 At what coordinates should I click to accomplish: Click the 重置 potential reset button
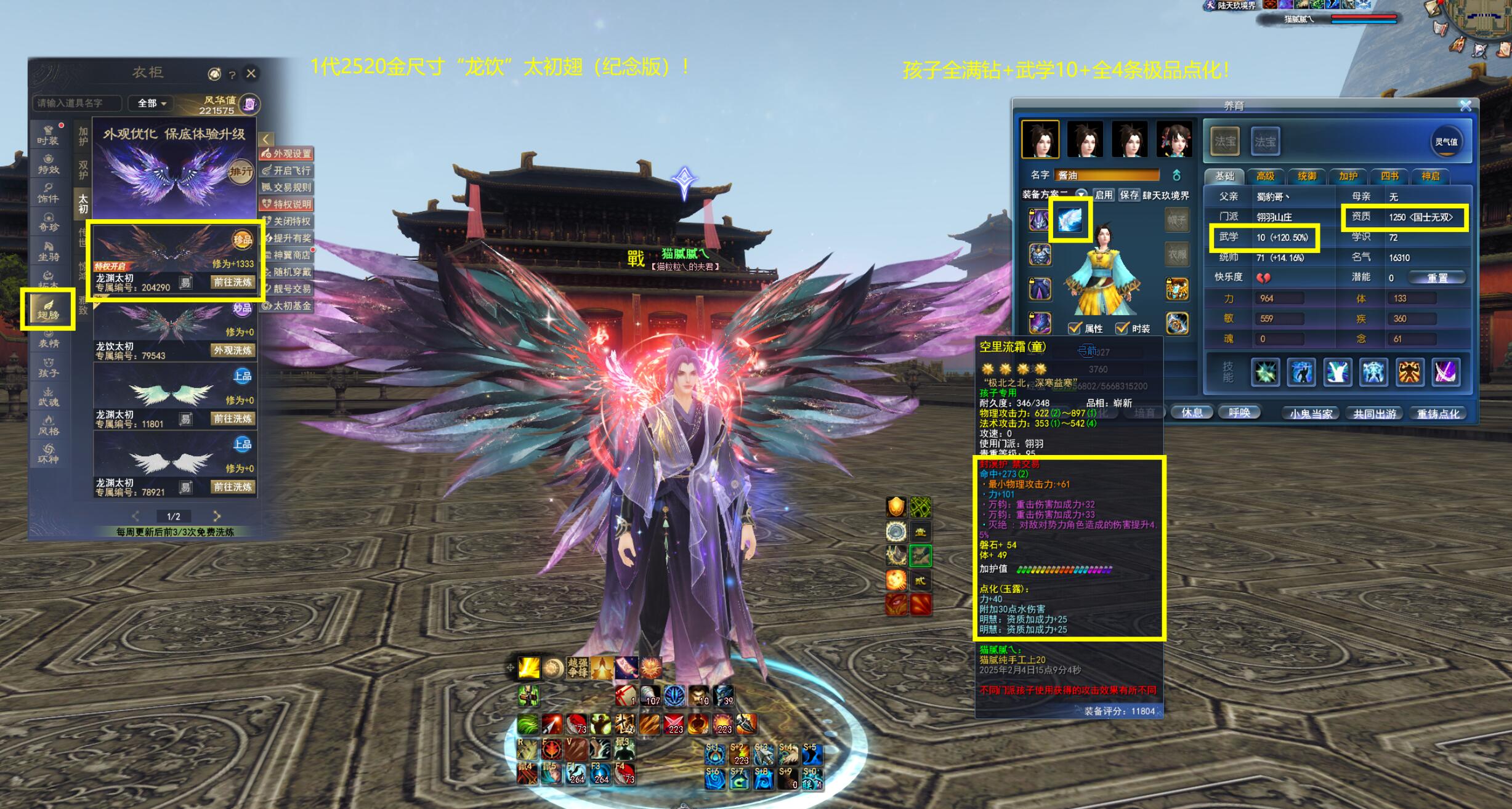(1437, 278)
